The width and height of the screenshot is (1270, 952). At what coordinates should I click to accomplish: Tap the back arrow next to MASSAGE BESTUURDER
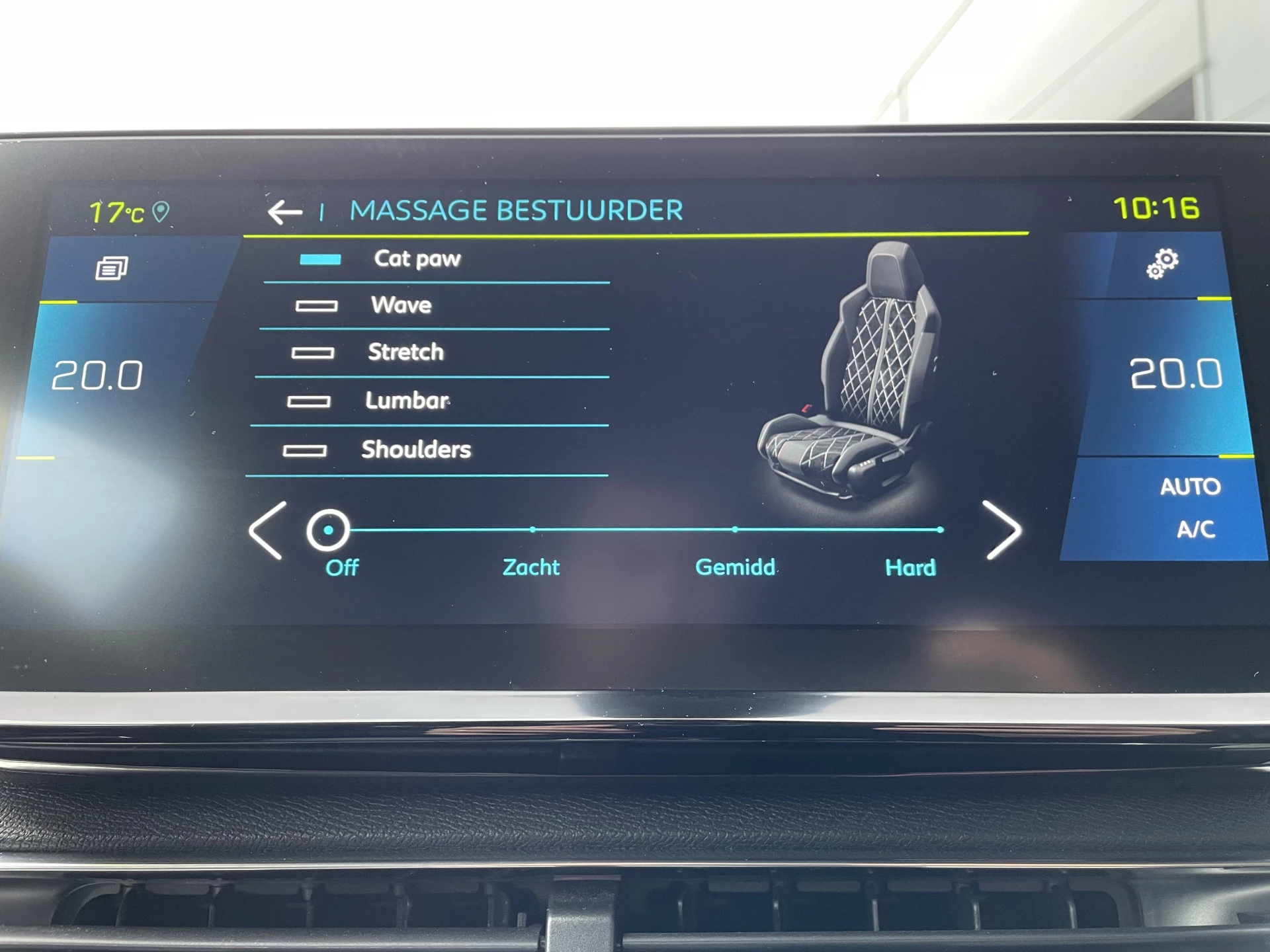click(284, 210)
